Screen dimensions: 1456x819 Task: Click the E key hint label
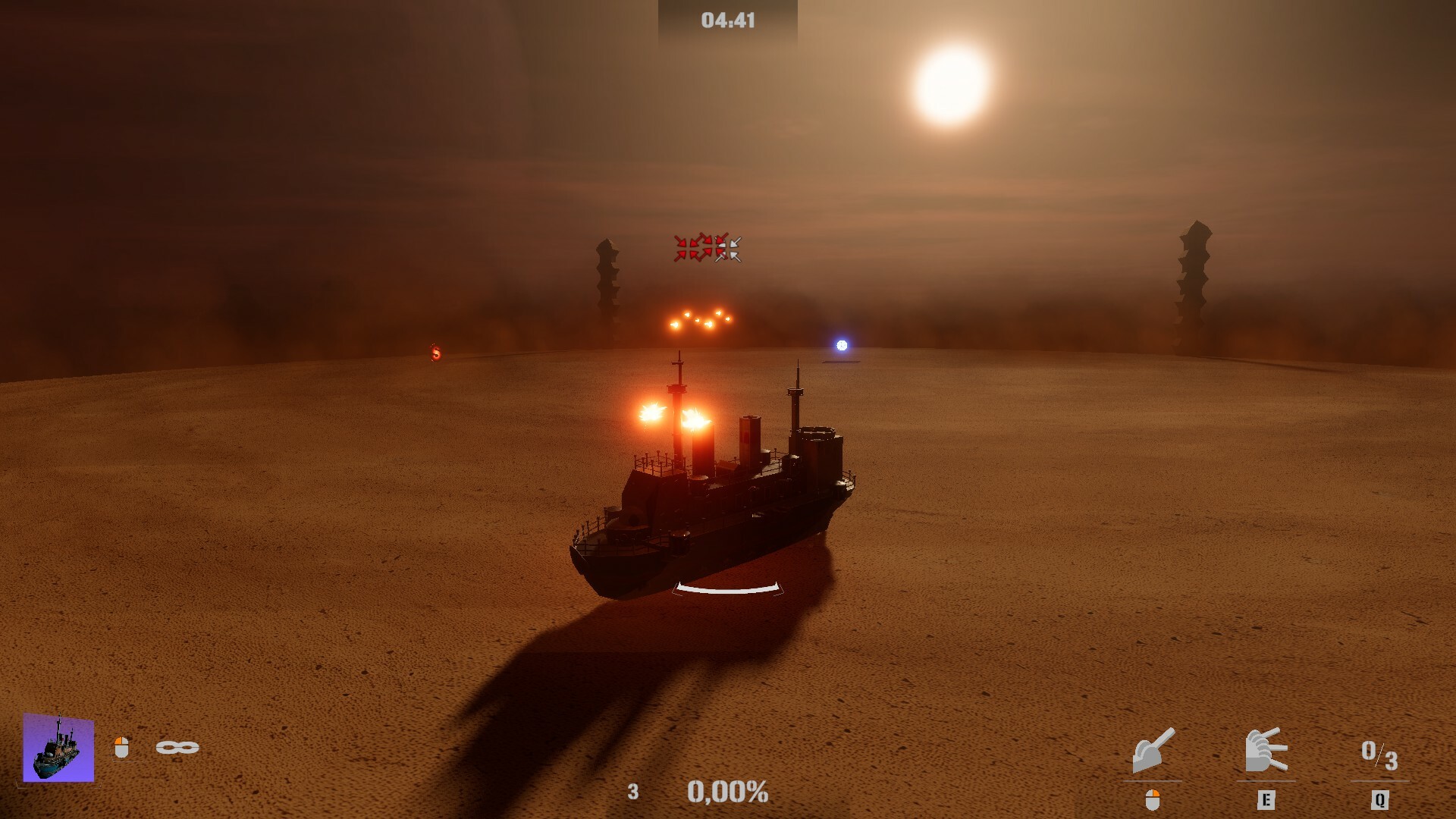coord(1266,799)
